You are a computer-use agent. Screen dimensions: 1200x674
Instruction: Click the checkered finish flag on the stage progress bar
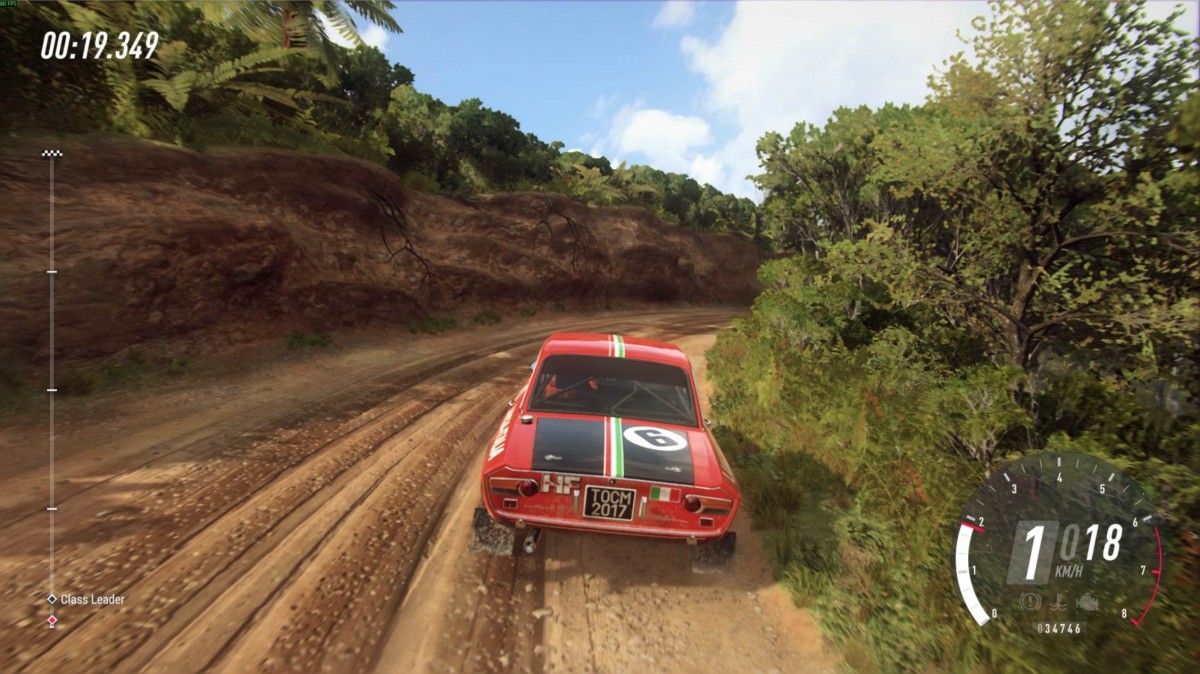pos(52,153)
